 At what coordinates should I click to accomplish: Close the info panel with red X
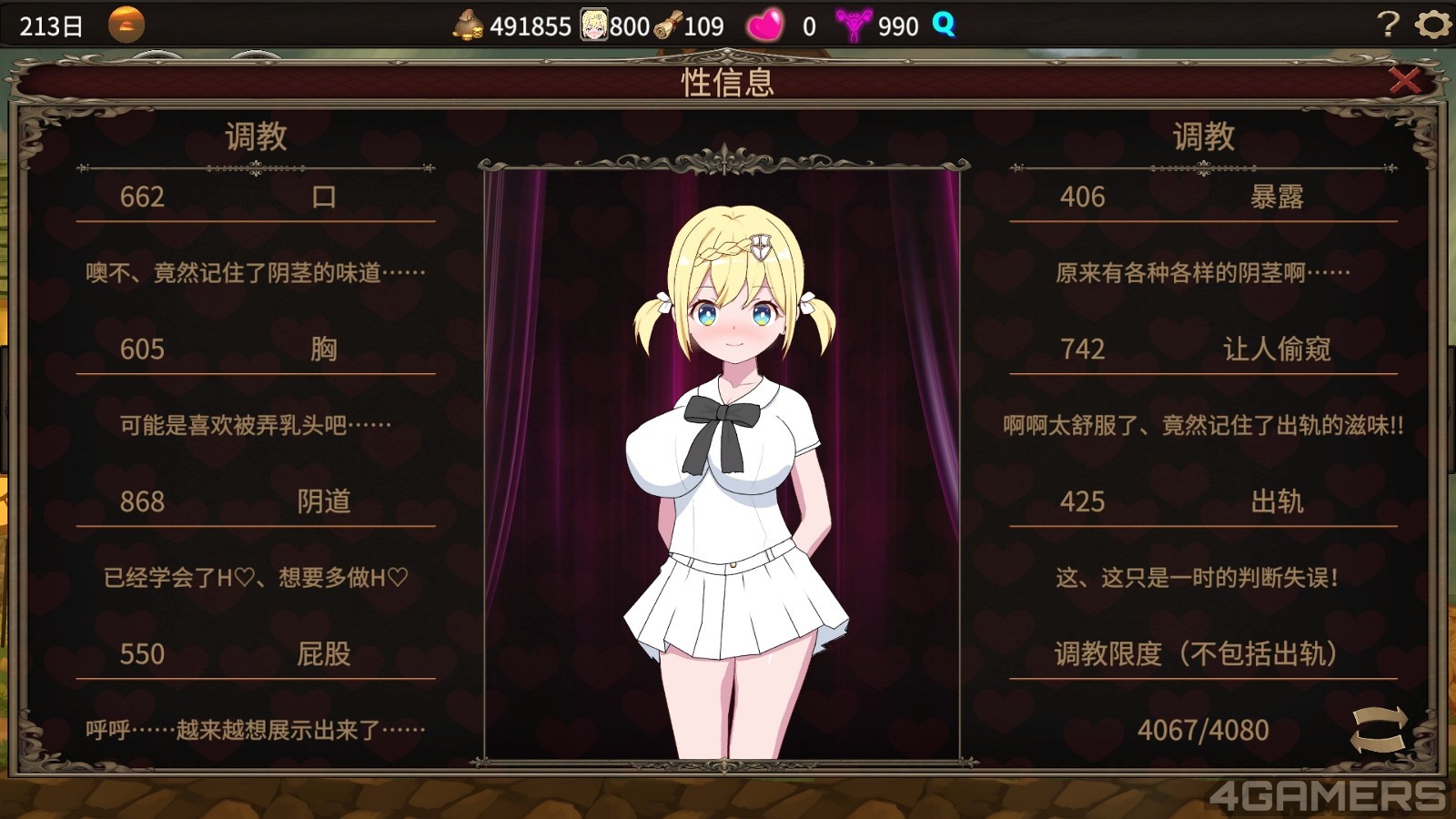[1404, 81]
